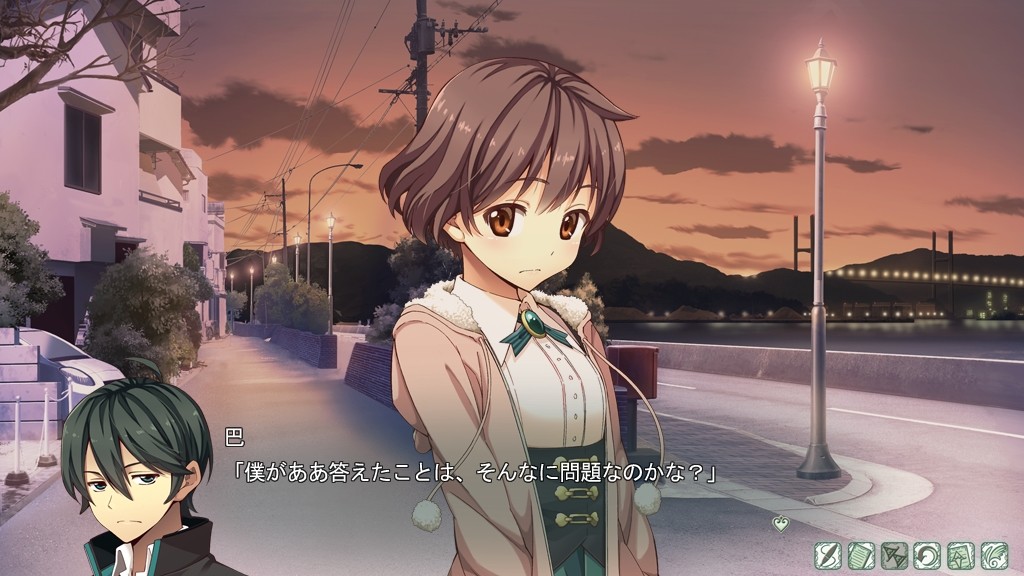Select the page with upward arrow icon
The width and height of the screenshot is (1024, 576).
961,555
